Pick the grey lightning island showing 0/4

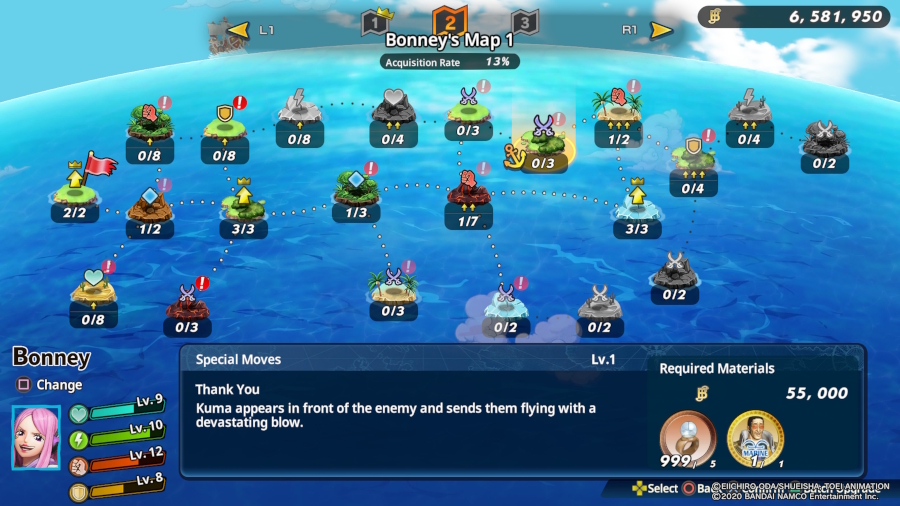(749, 112)
